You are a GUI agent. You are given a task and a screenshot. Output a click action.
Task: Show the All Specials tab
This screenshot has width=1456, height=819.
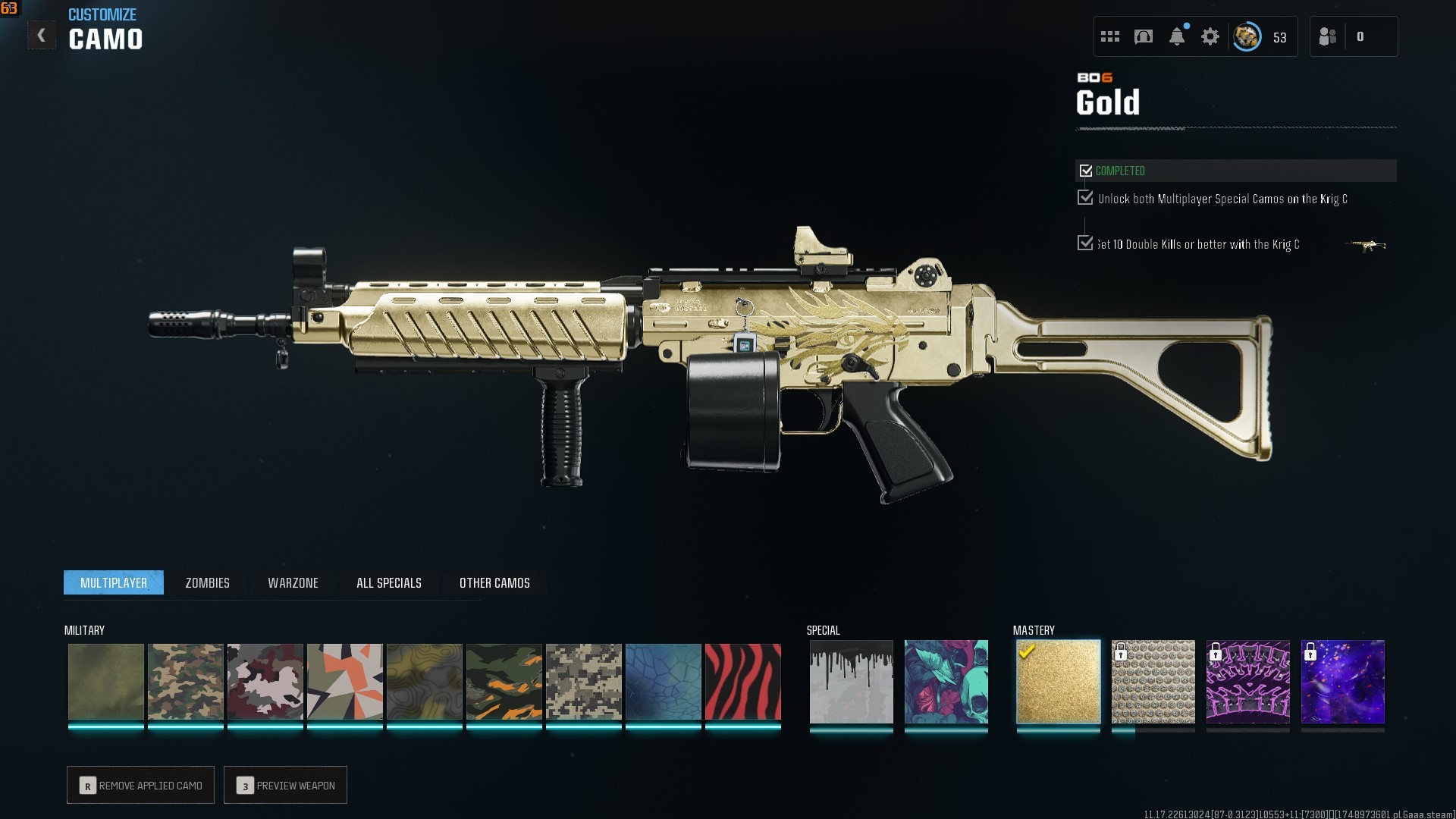[x=388, y=582]
